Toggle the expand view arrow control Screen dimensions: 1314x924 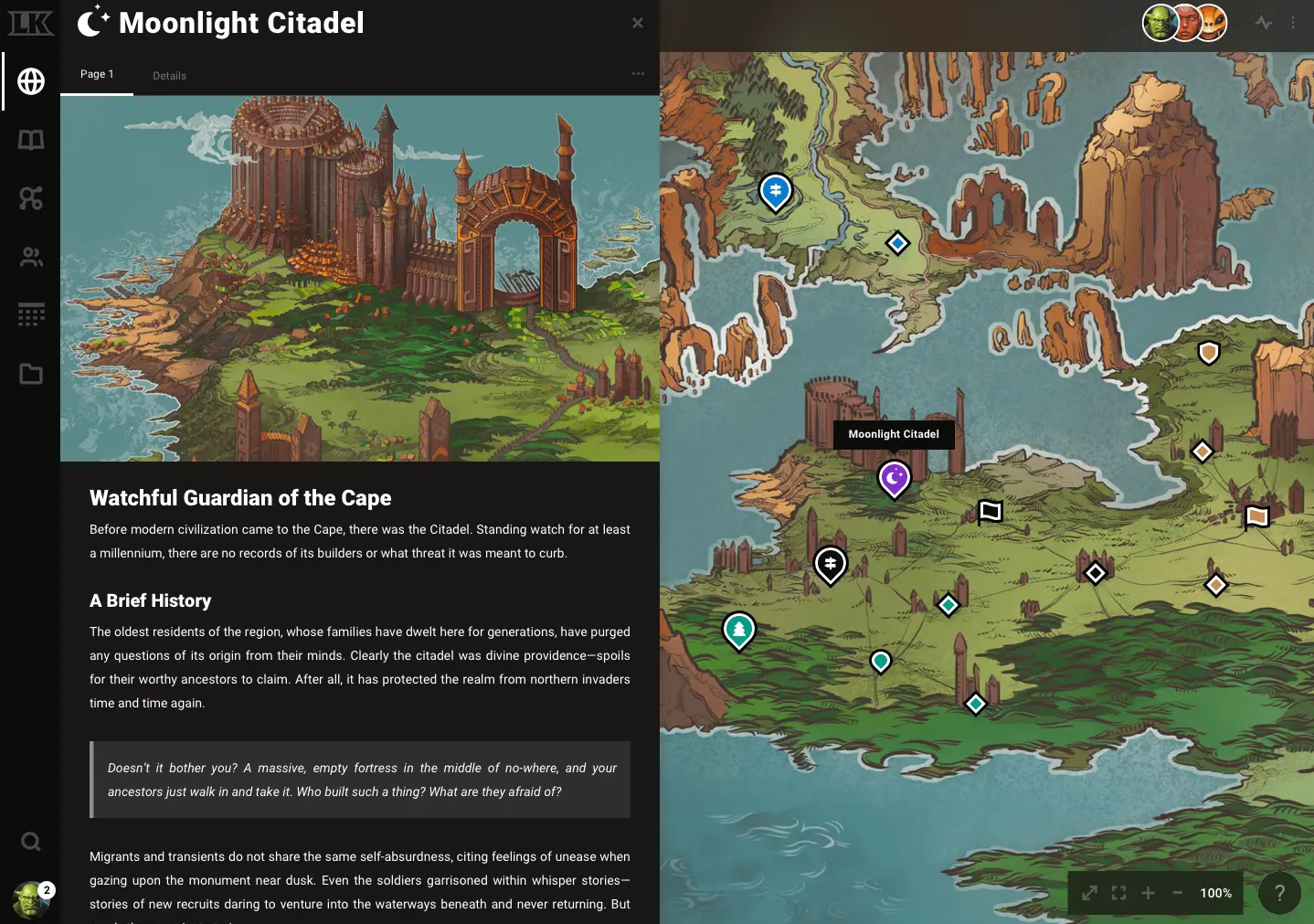(x=1088, y=893)
